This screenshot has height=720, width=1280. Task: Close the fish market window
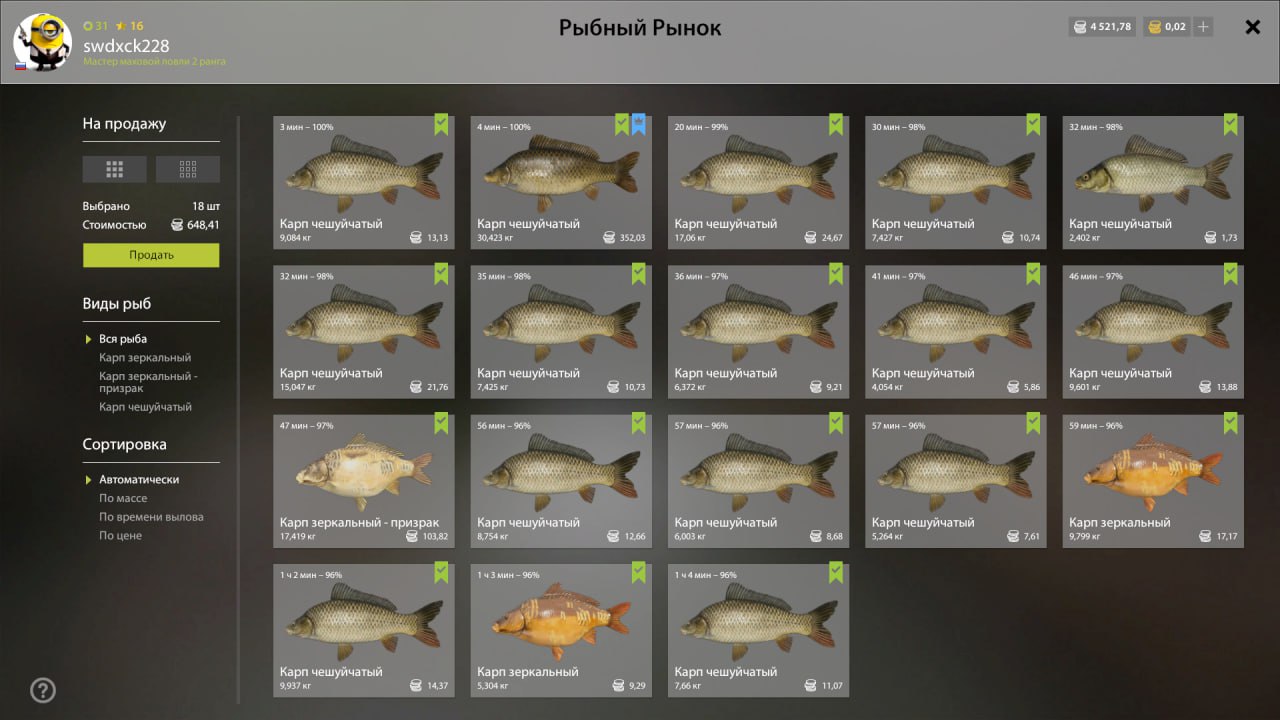click(x=1252, y=27)
